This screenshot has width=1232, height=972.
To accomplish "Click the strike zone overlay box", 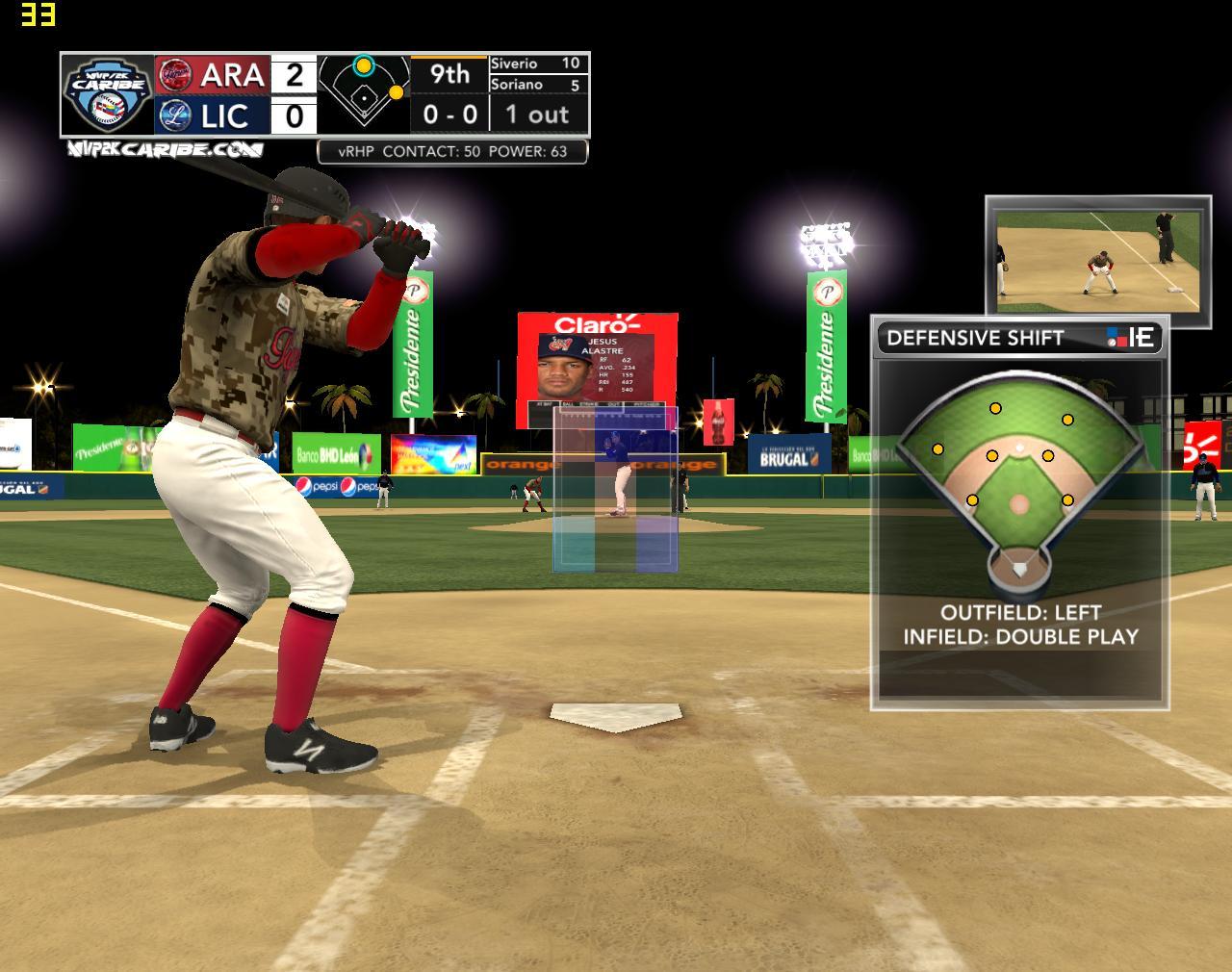I will click(615, 489).
